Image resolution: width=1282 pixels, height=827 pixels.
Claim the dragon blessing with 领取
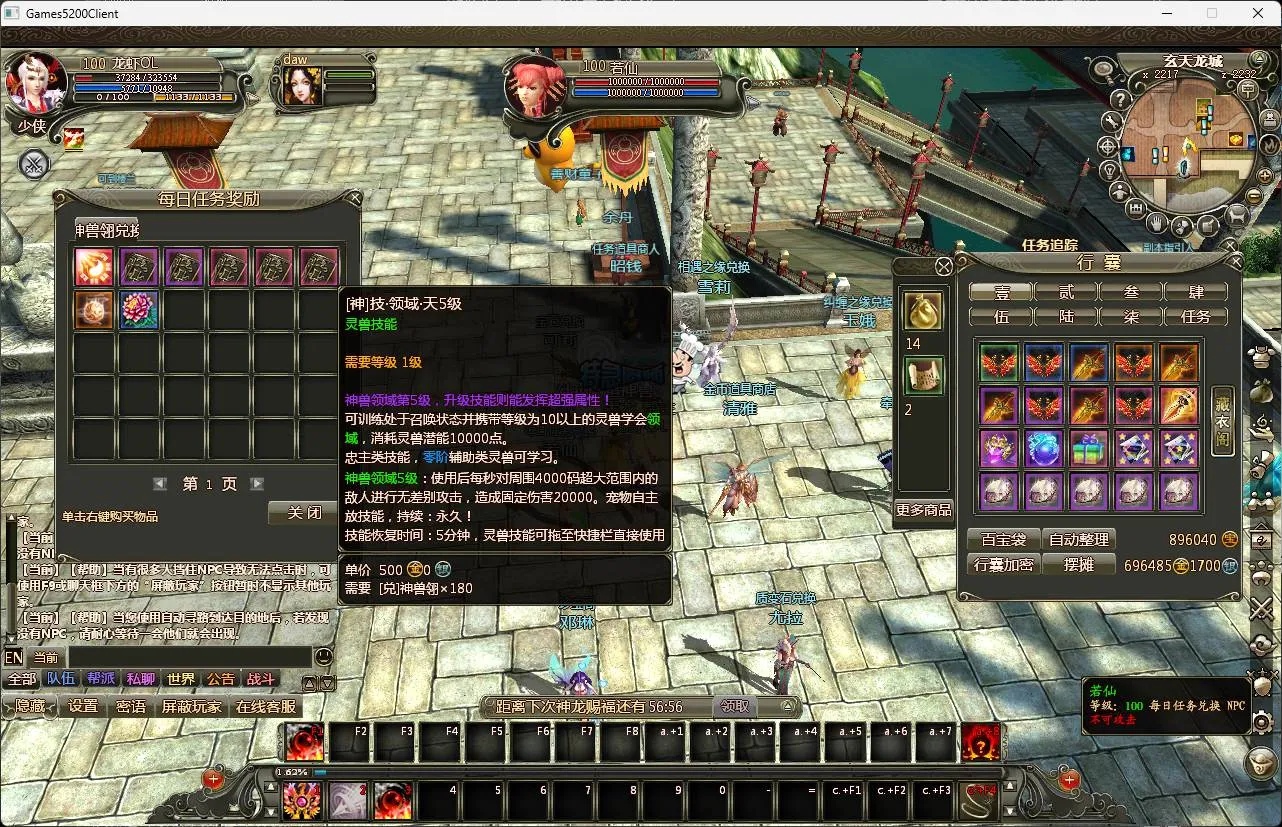click(735, 707)
